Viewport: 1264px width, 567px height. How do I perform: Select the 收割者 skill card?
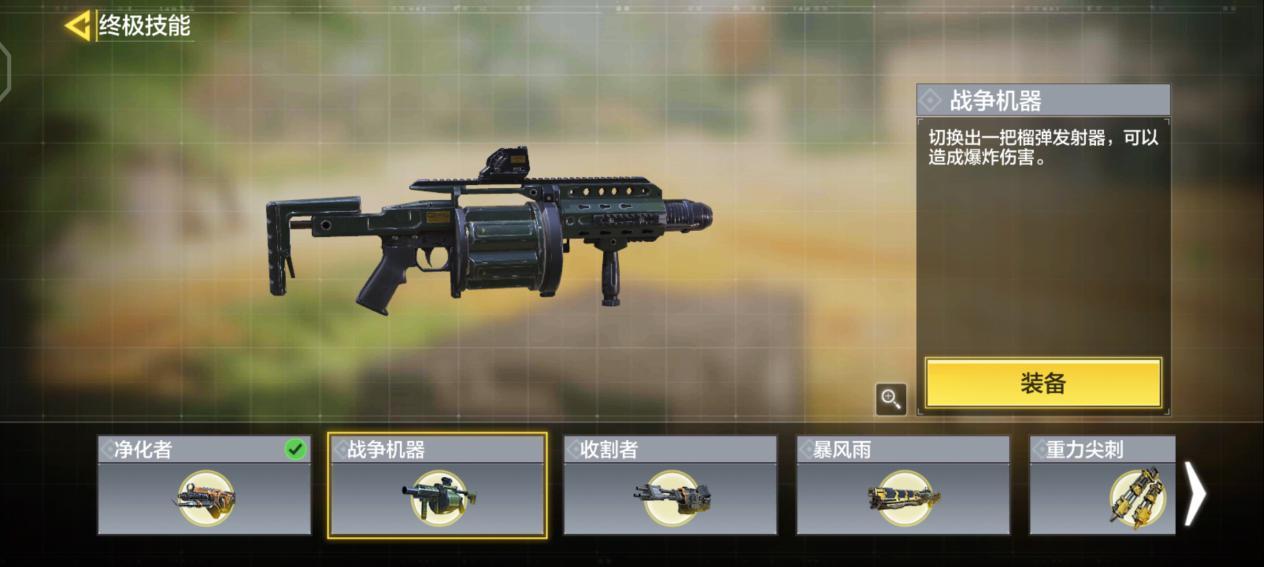[x=670, y=485]
